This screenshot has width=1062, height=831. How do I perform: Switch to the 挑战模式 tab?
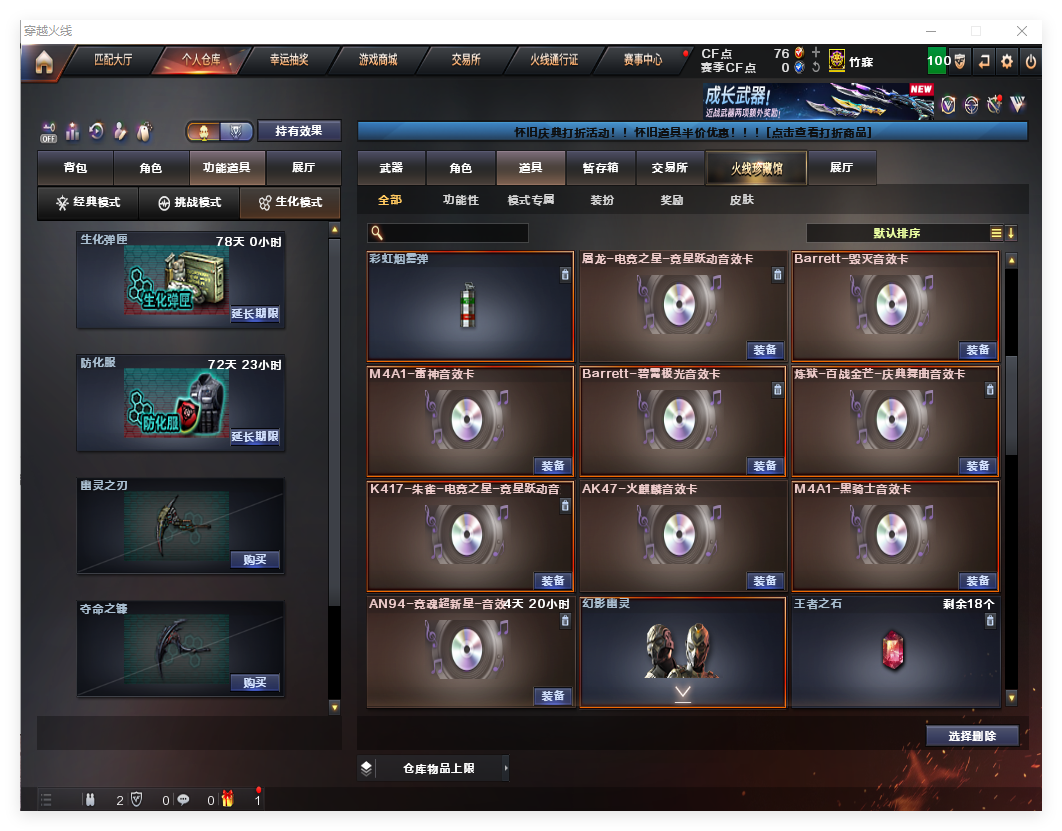189,203
